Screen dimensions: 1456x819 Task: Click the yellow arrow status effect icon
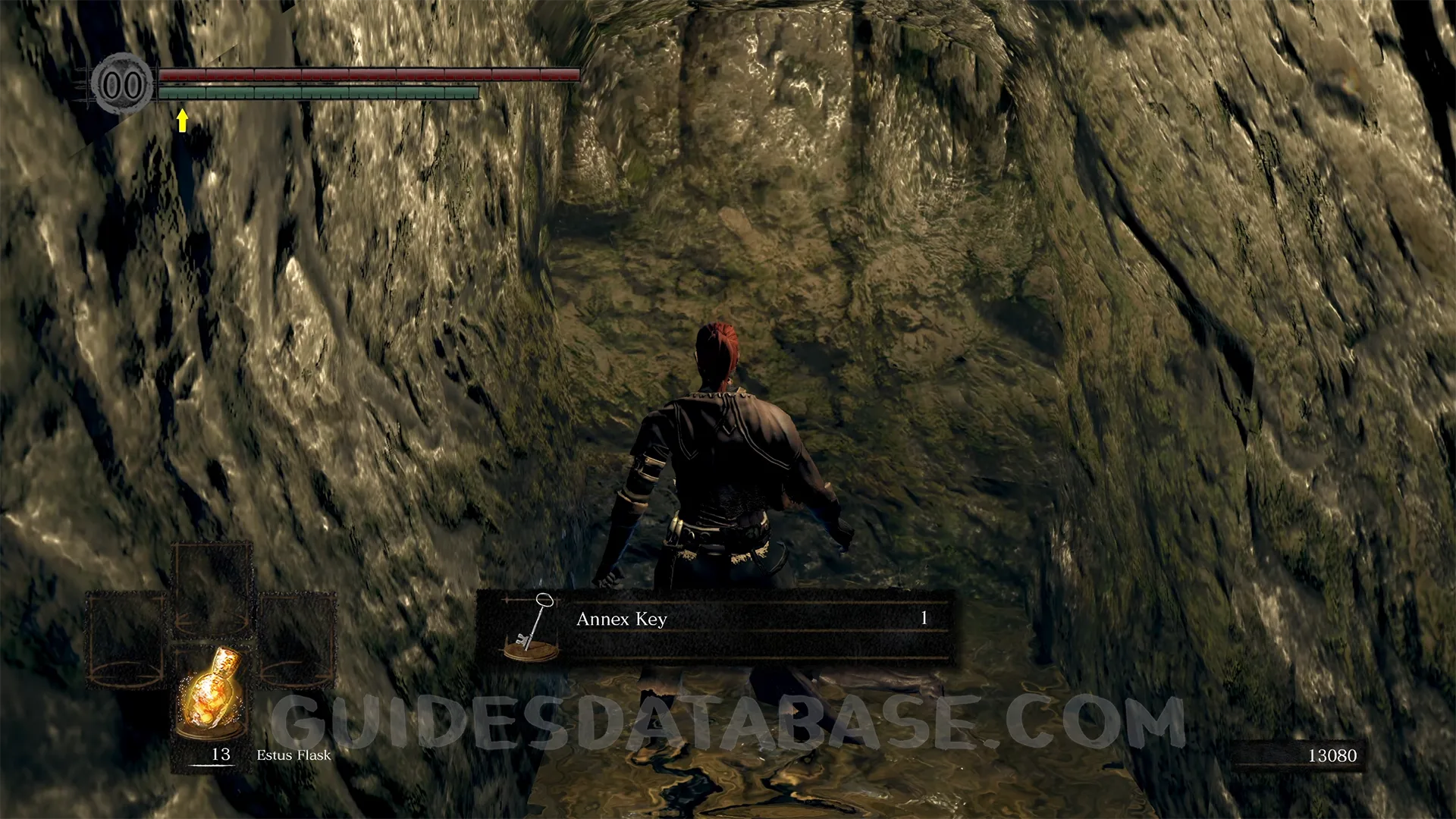(182, 121)
